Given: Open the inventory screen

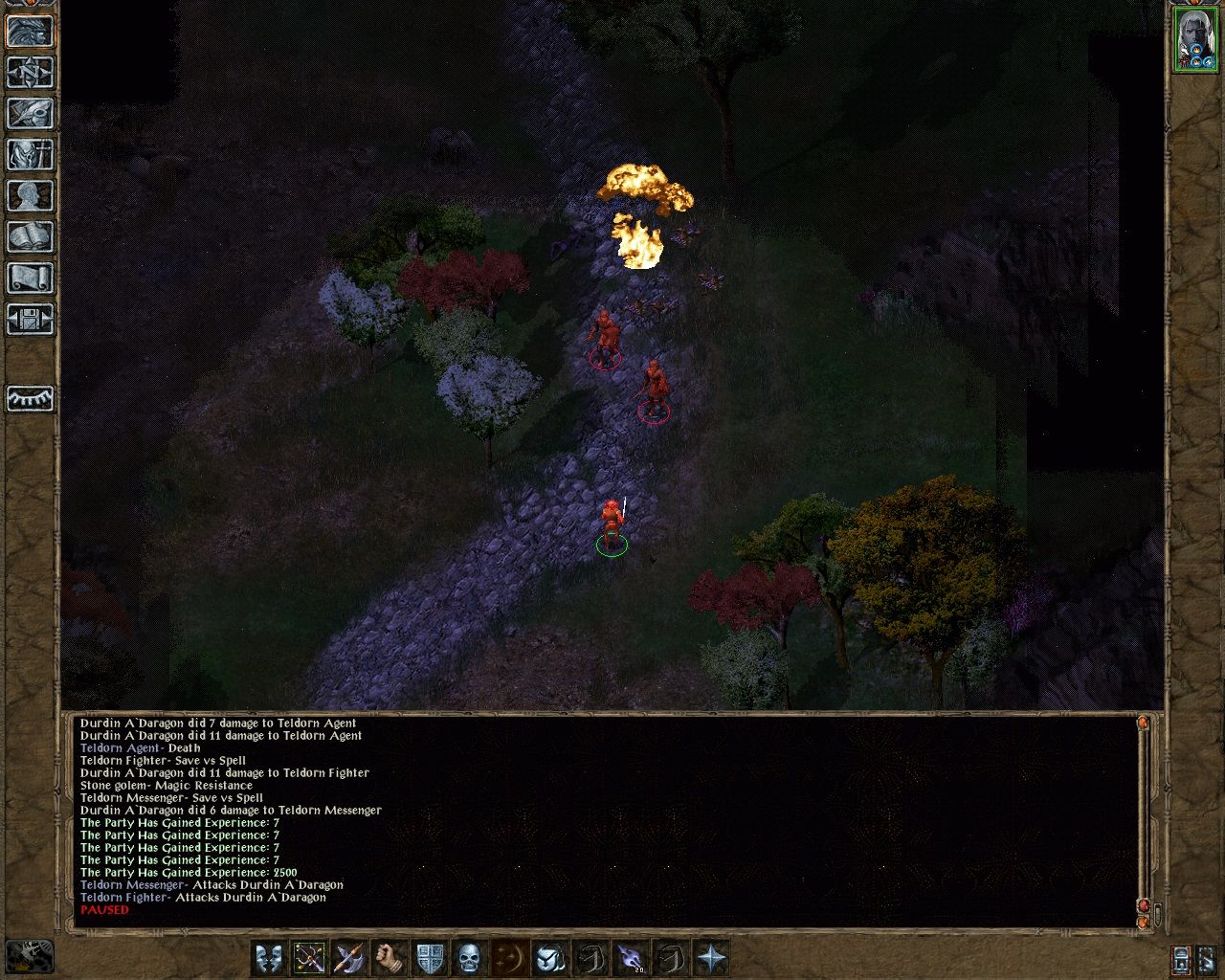Looking at the screenshot, I should 29,153.
